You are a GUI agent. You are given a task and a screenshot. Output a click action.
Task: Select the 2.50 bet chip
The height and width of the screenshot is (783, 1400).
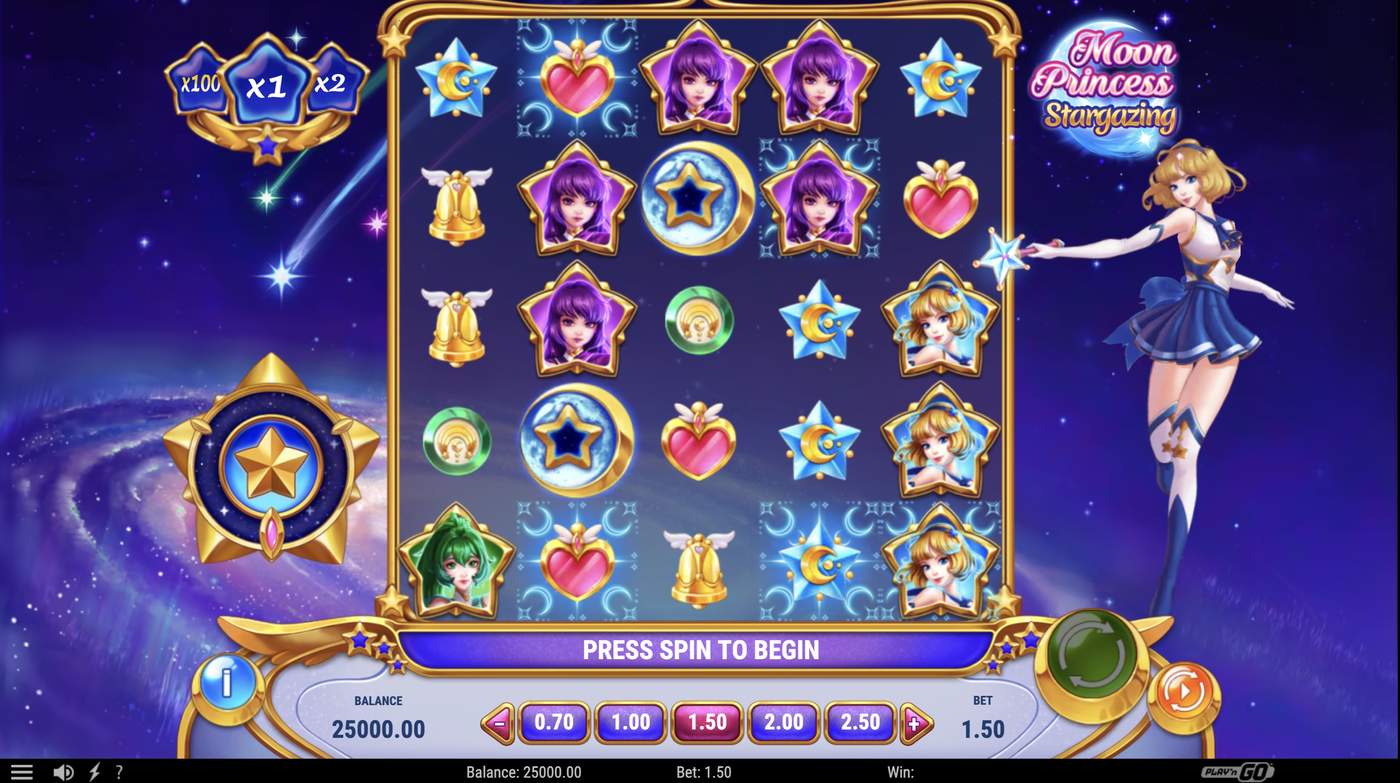point(861,721)
